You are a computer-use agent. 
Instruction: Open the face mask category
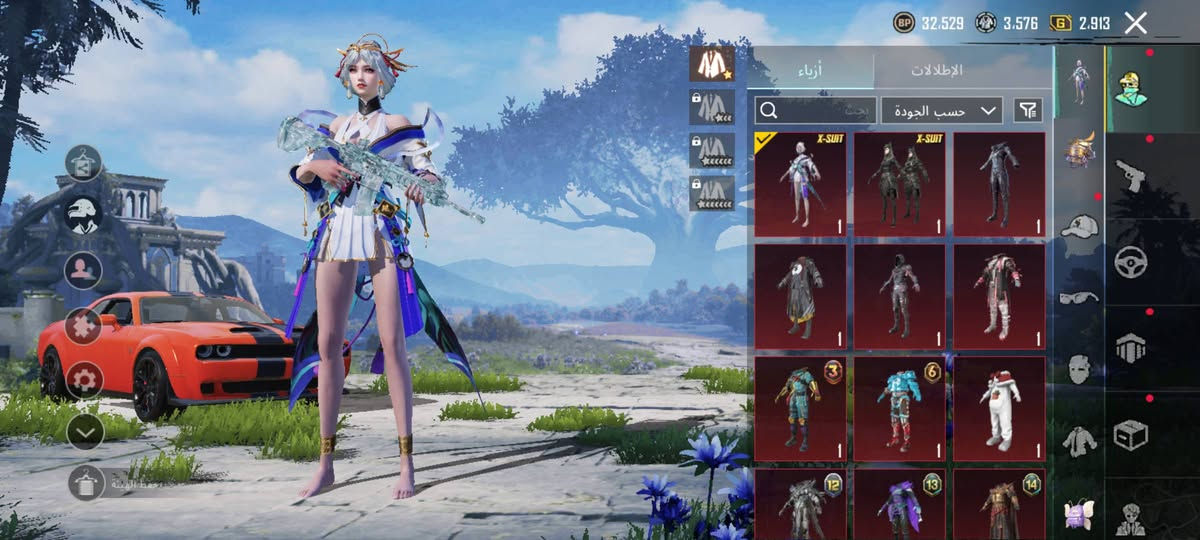coord(1079,368)
